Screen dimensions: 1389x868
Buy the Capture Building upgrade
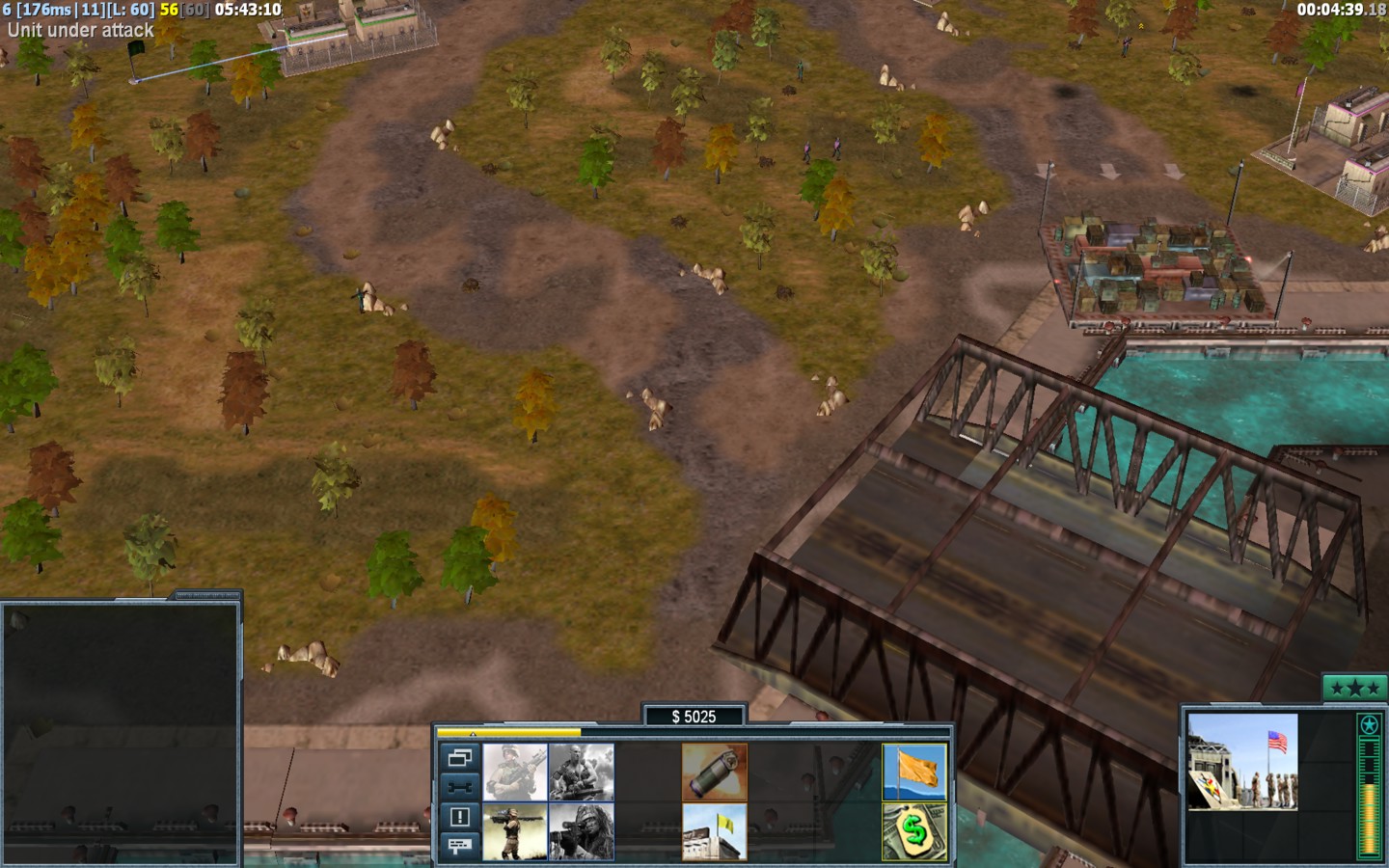(715, 831)
